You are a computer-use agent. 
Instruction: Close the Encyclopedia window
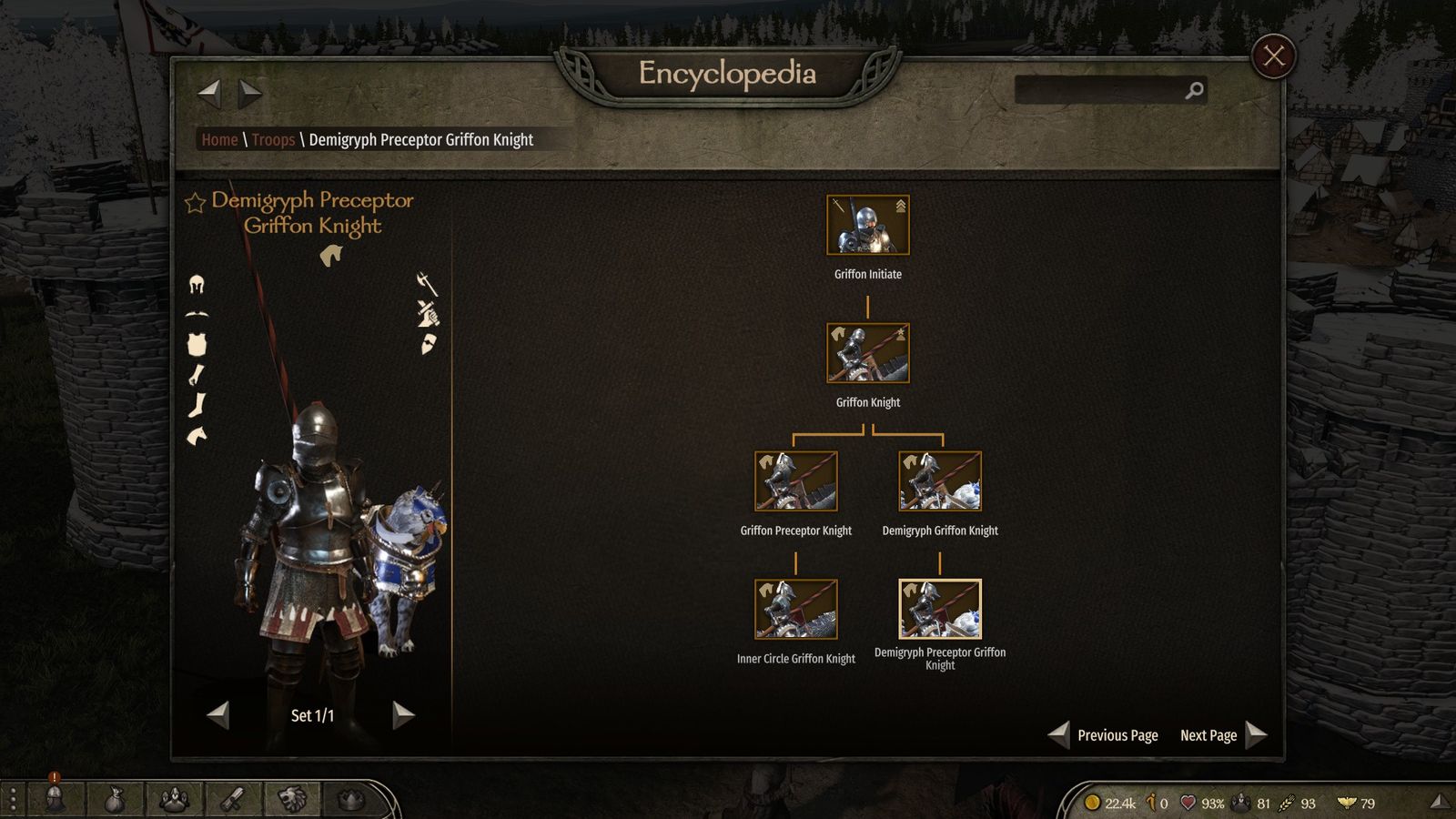coord(1273,56)
